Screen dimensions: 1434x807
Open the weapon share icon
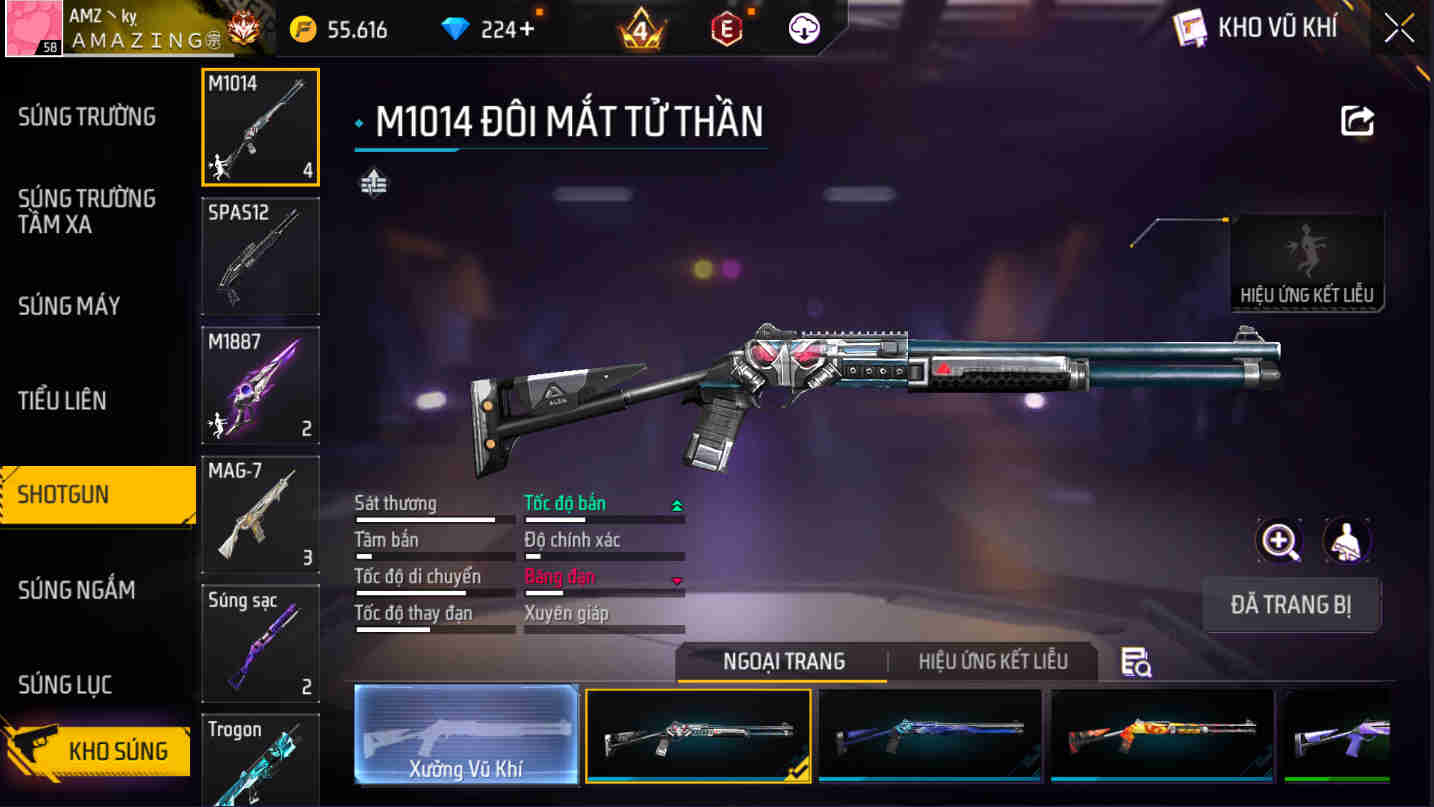1357,122
